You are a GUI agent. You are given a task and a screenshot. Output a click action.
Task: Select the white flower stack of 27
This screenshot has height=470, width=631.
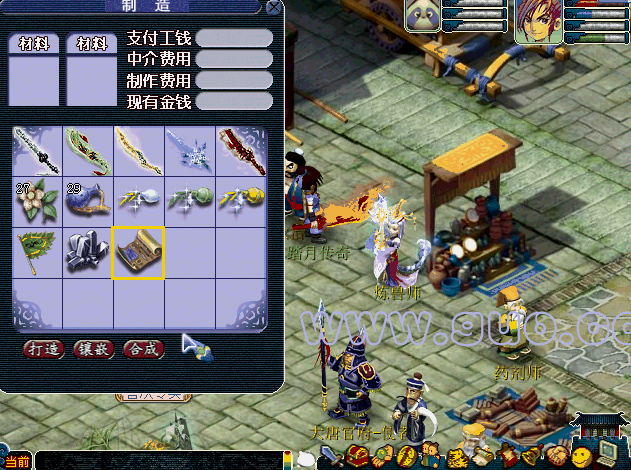pos(36,201)
